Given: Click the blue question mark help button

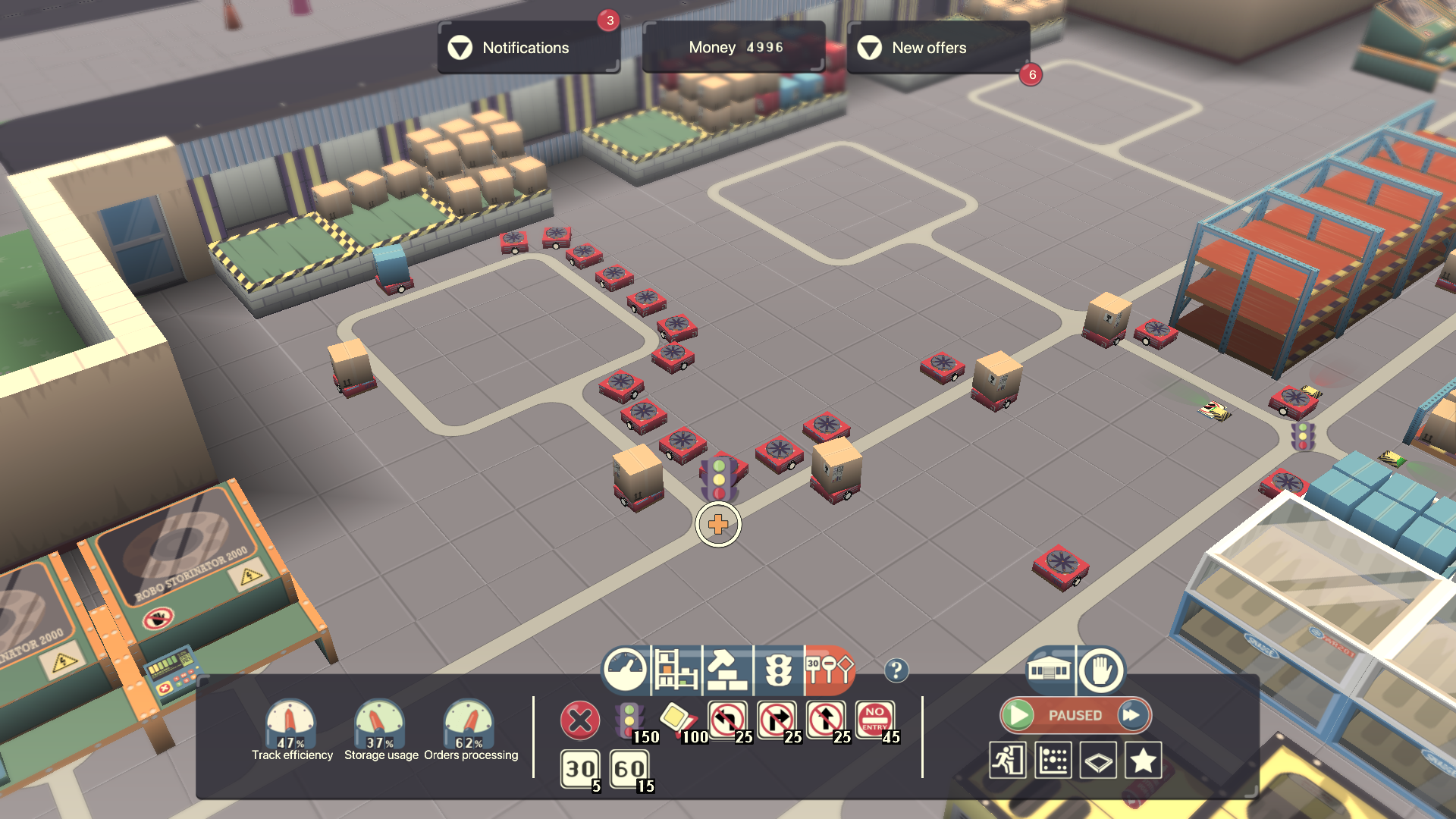Looking at the screenshot, I should (896, 670).
